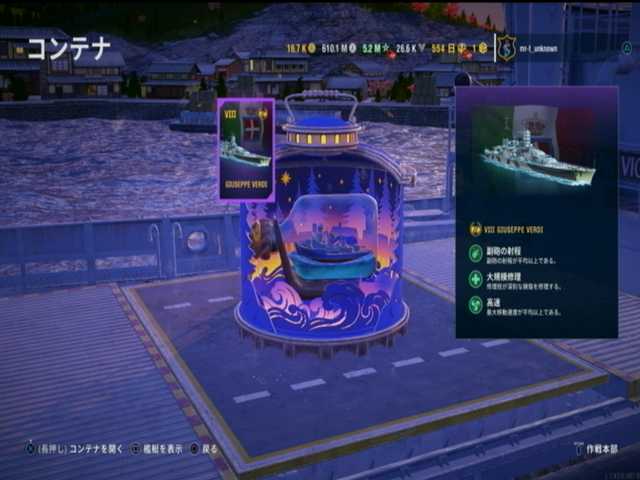This screenshot has height=480, width=640.
Task: Select the 高速 speed trait icon
Action: tap(476, 304)
